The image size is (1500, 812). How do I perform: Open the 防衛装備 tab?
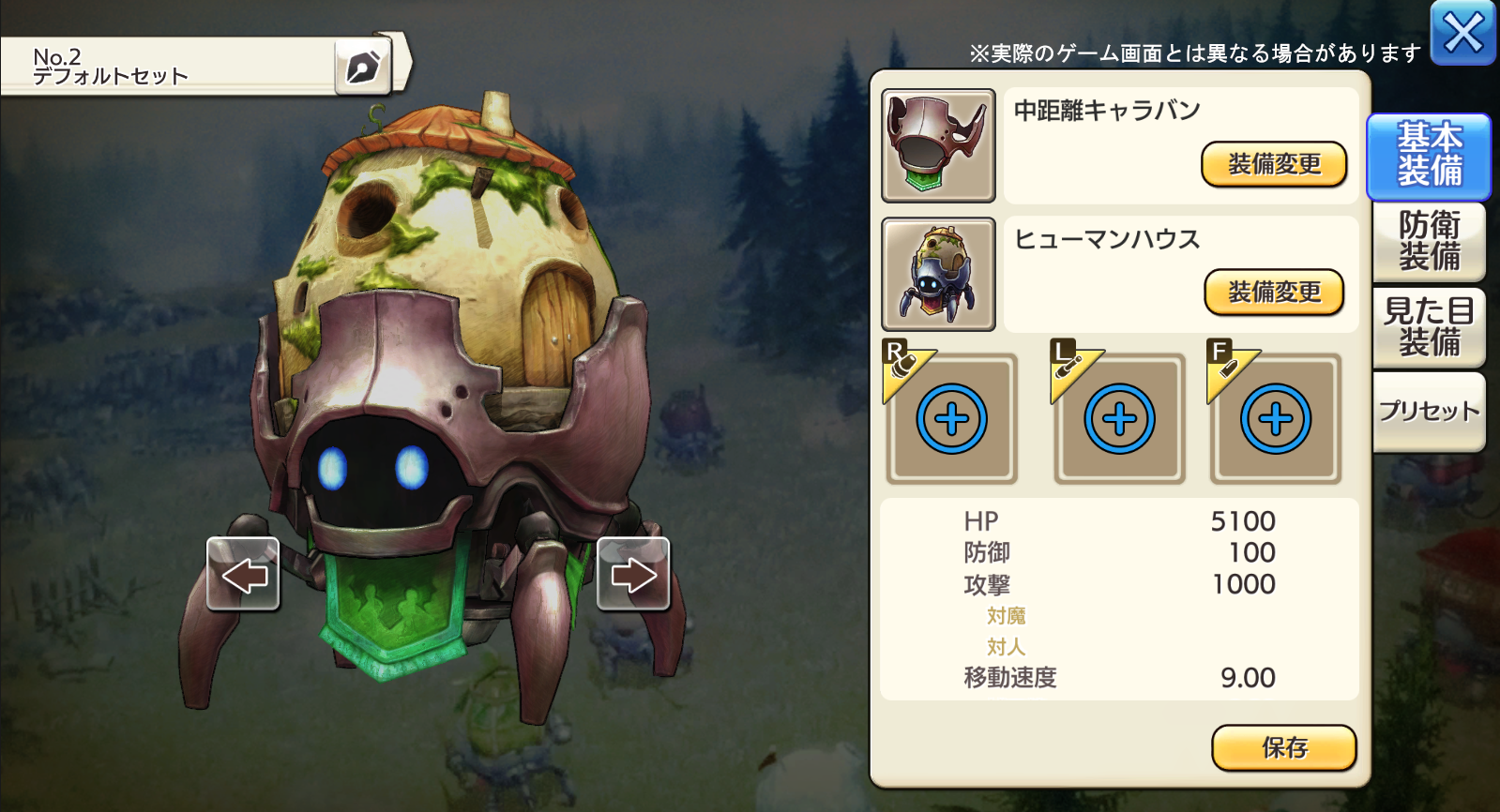coord(1429,242)
